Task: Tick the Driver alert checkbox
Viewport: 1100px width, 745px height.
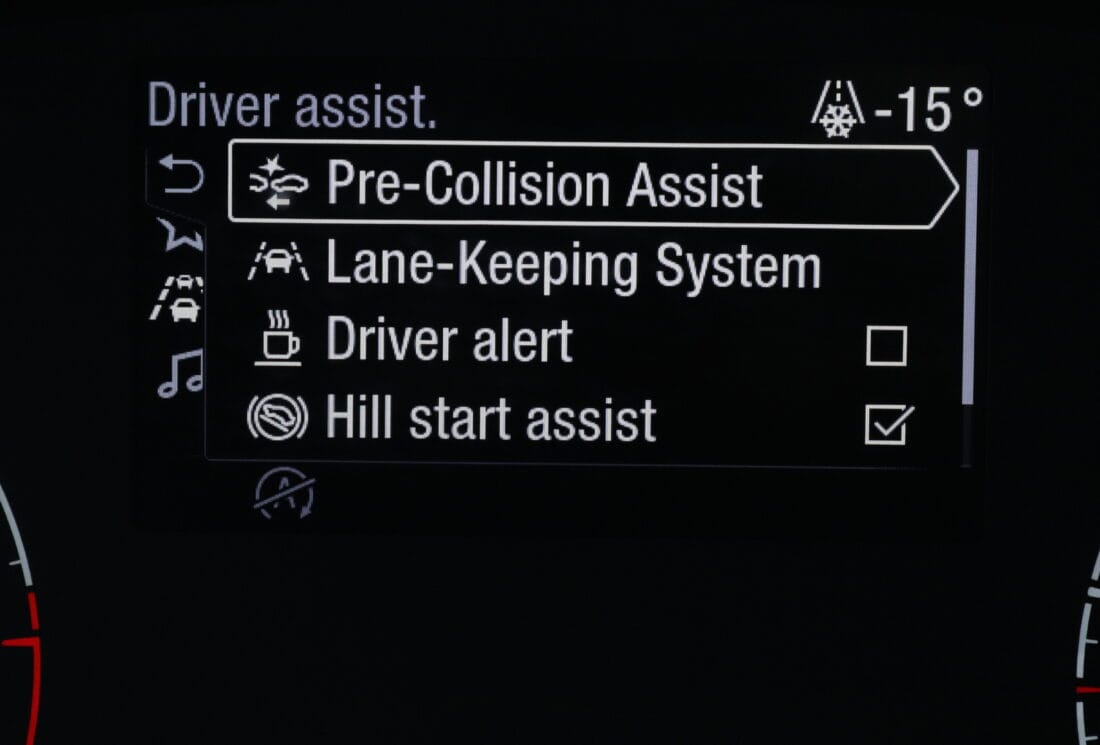Action: (x=886, y=346)
